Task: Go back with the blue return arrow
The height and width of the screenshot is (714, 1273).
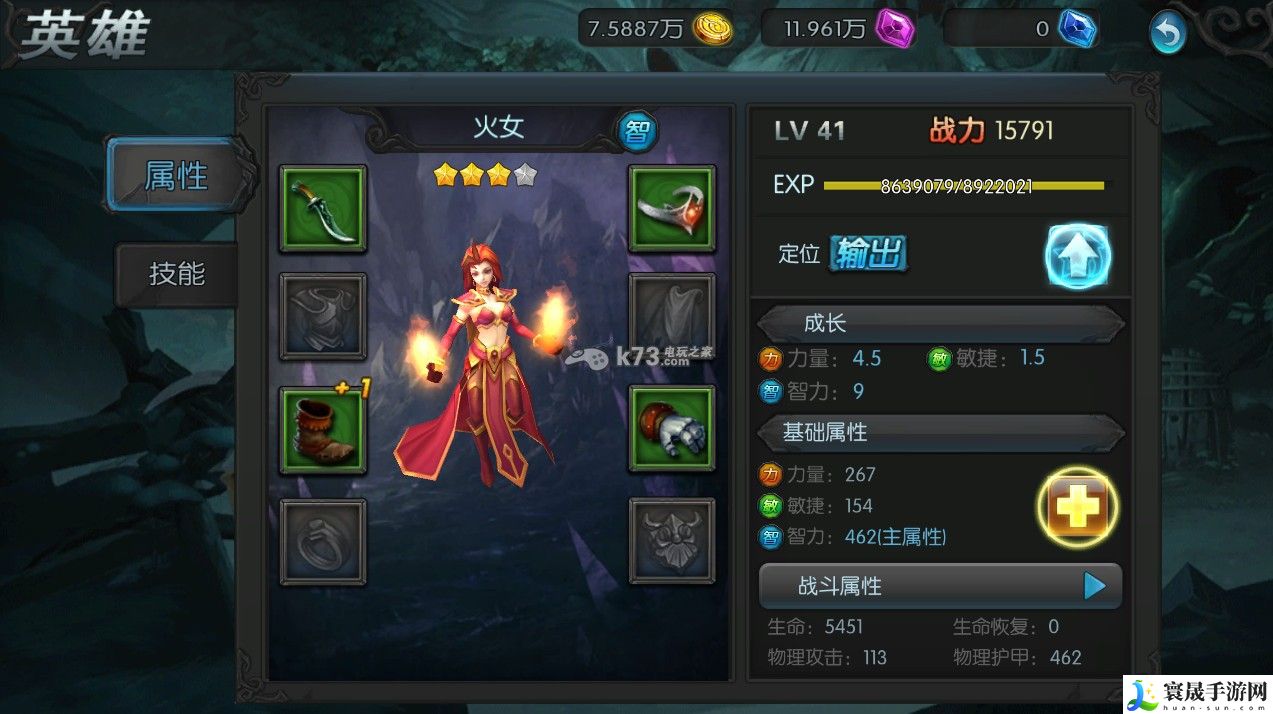Action: pyautogui.click(x=1166, y=33)
